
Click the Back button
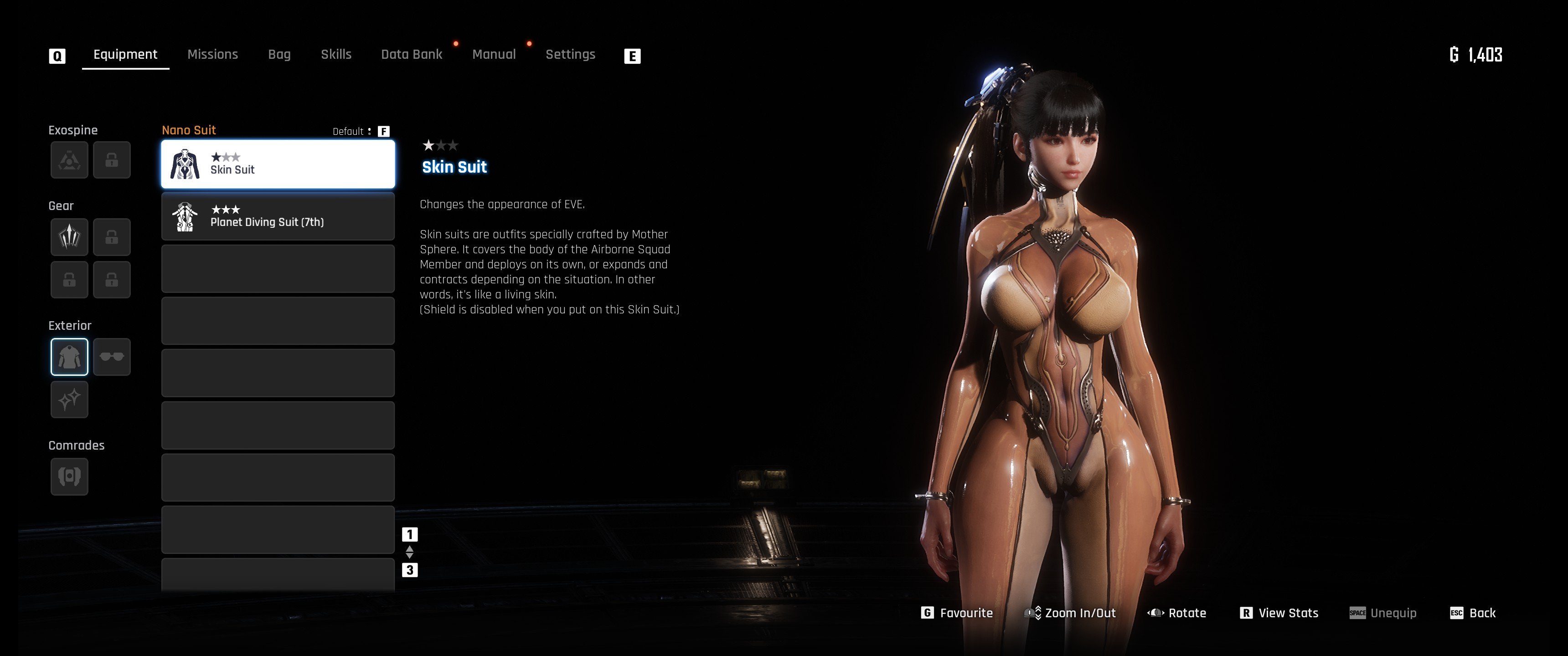[x=1473, y=613]
